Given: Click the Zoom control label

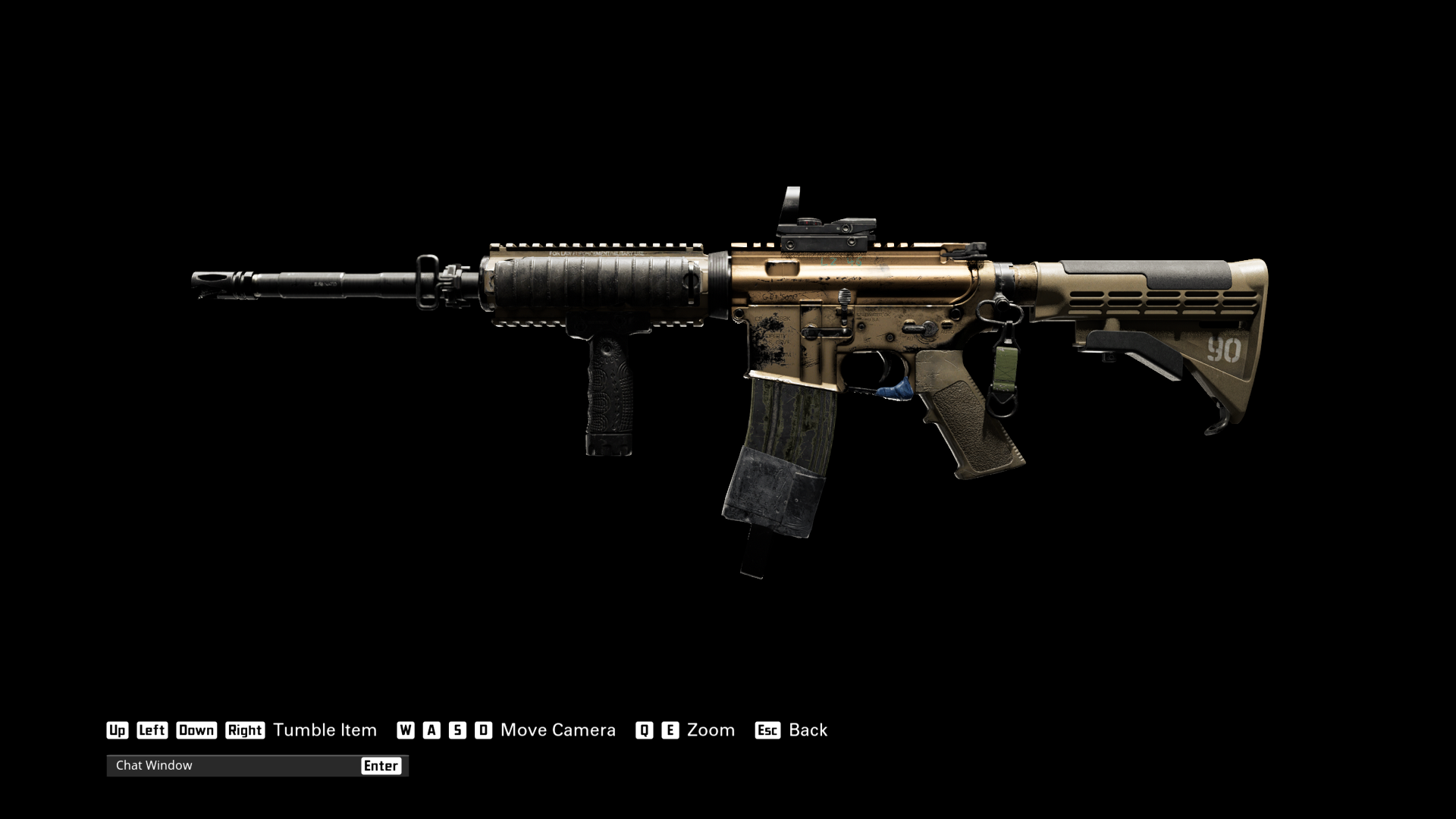Looking at the screenshot, I should click(x=710, y=730).
